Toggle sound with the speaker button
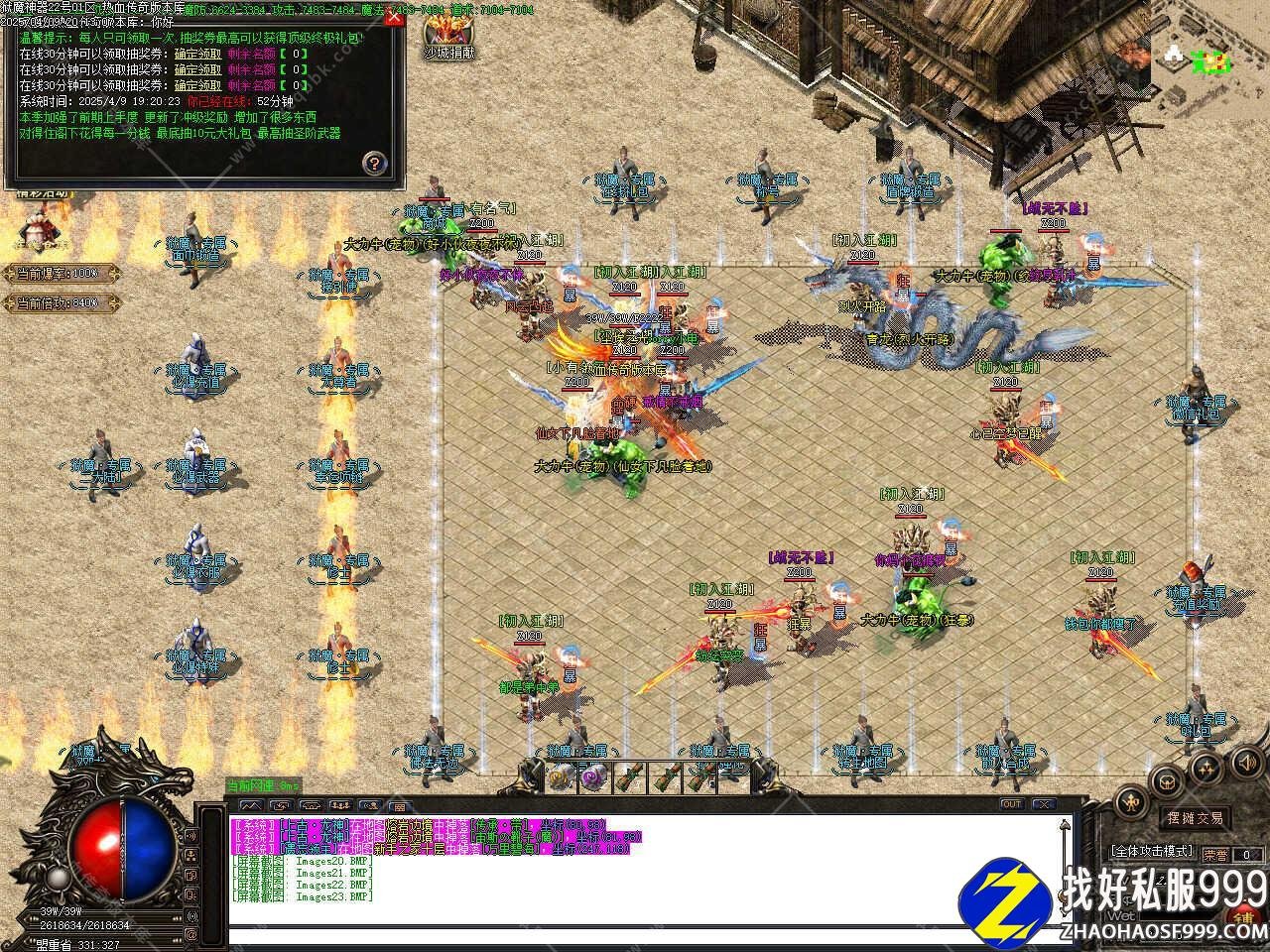The height and width of the screenshot is (952, 1270). click(x=1244, y=762)
